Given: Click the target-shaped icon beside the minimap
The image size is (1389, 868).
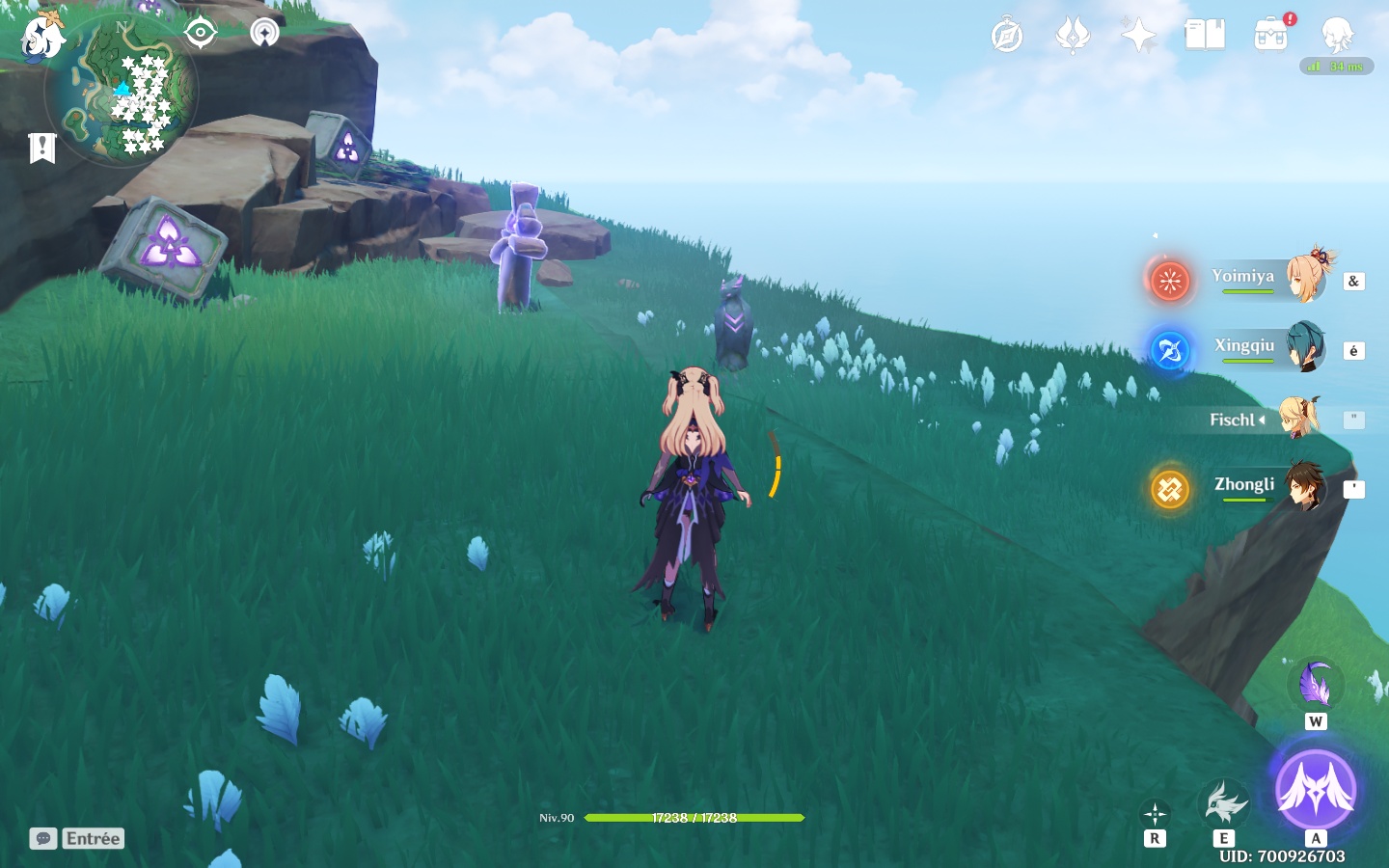Looking at the screenshot, I should 200,33.
